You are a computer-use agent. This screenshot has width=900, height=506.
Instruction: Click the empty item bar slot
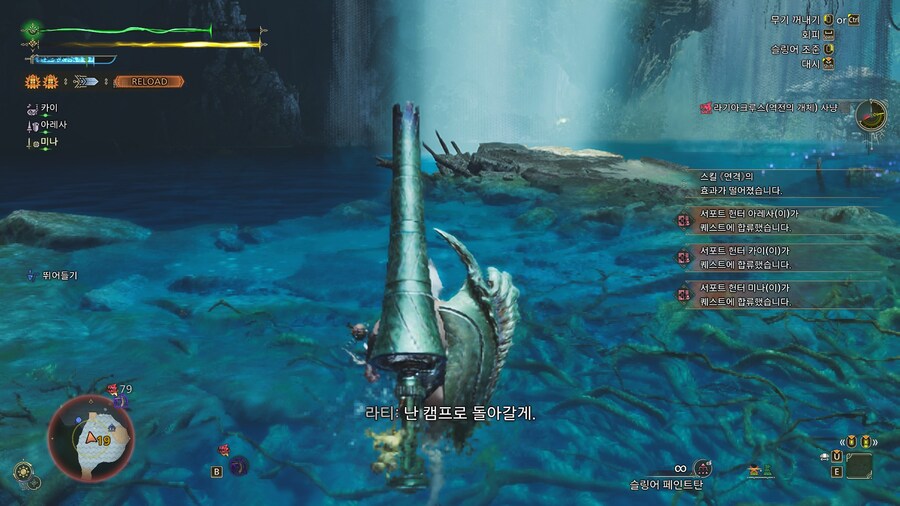pos(859,466)
